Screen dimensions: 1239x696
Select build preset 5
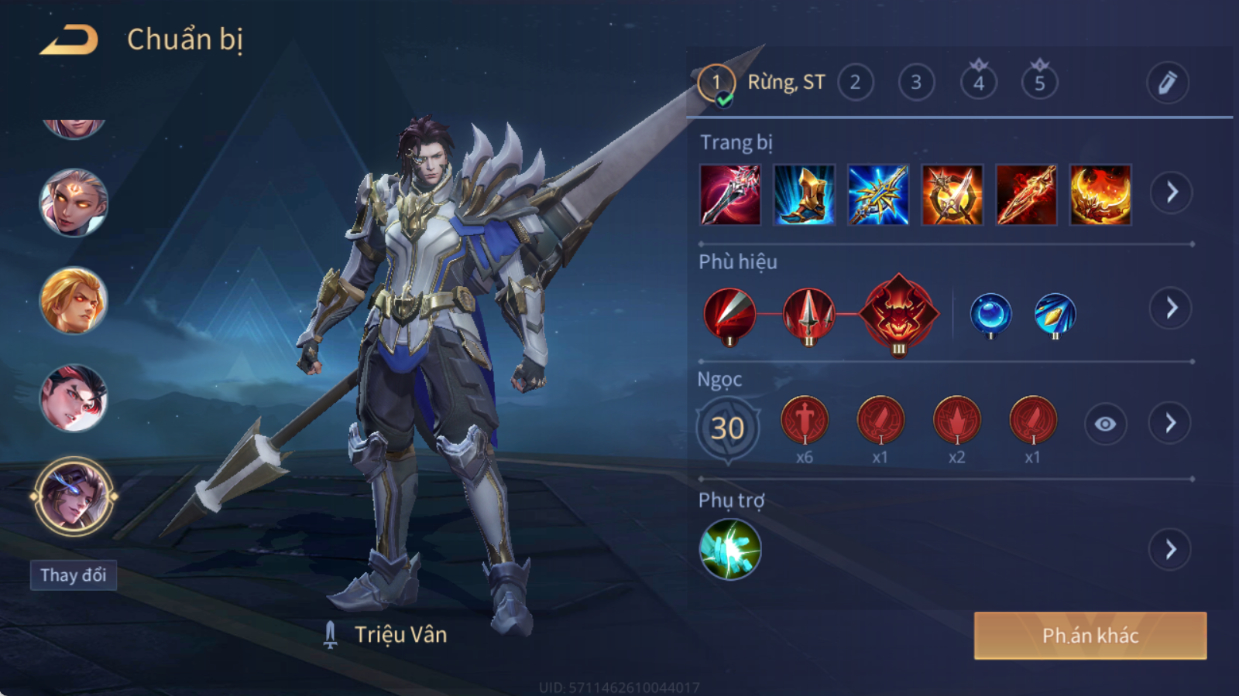pyautogui.click(x=1039, y=82)
